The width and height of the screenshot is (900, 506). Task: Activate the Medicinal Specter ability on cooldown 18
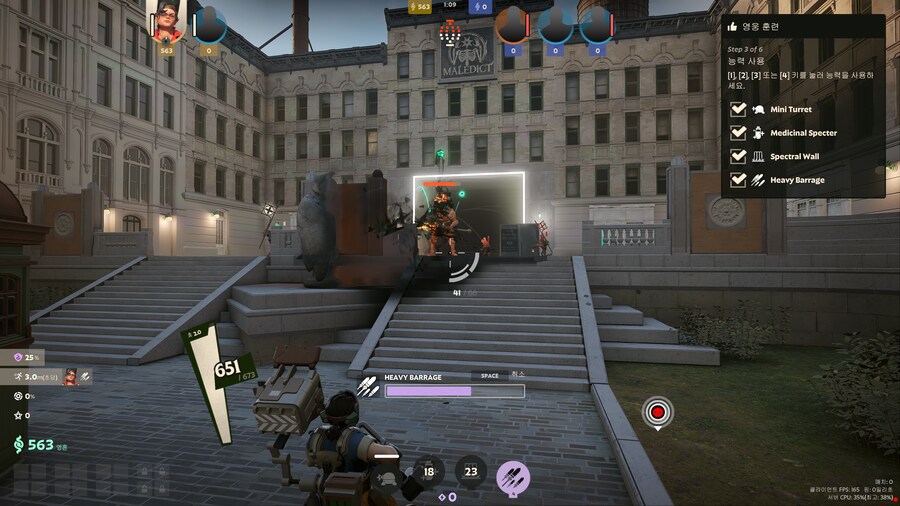[x=429, y=472]
